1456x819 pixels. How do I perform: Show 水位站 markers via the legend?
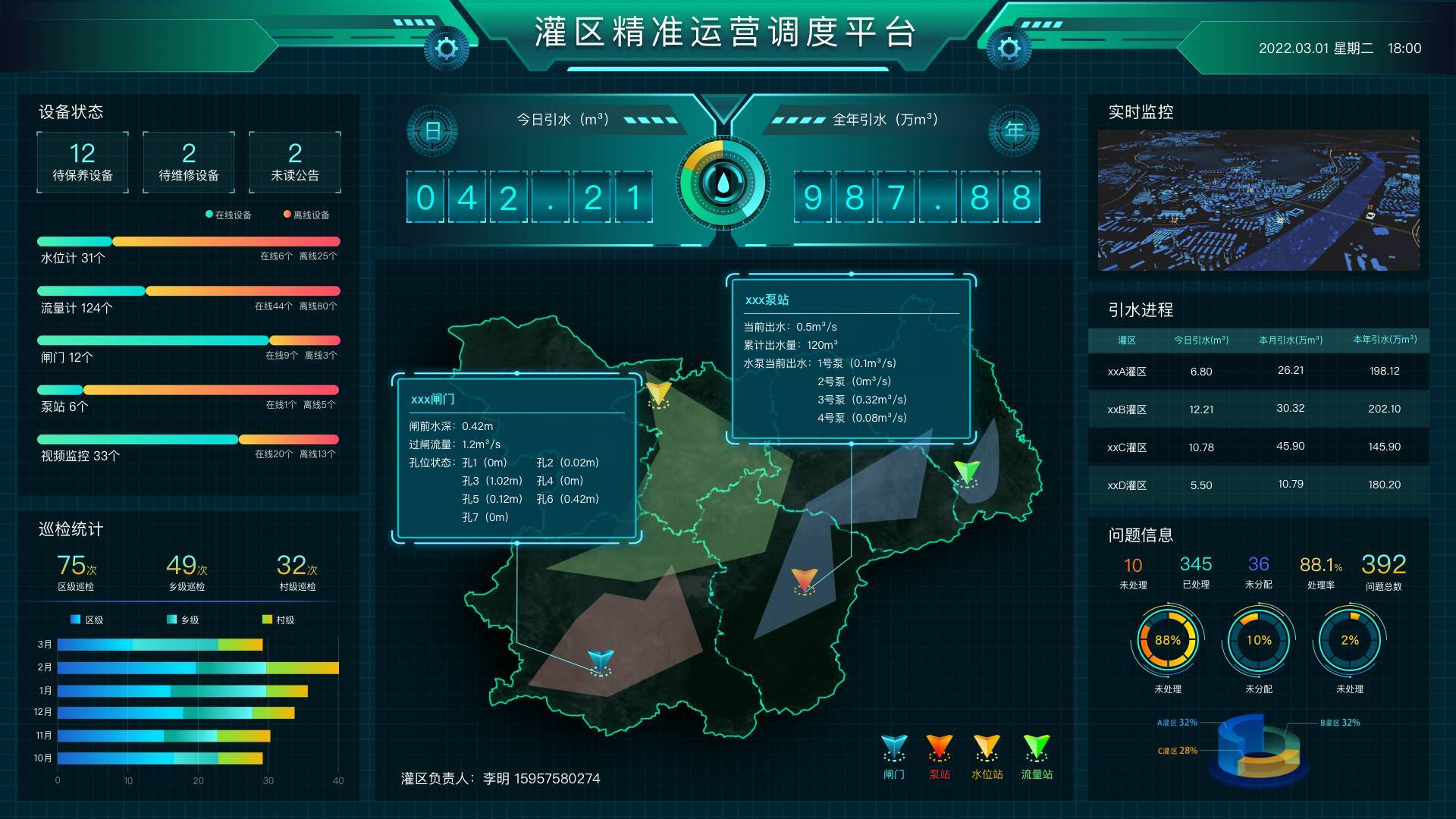[987, 756]
